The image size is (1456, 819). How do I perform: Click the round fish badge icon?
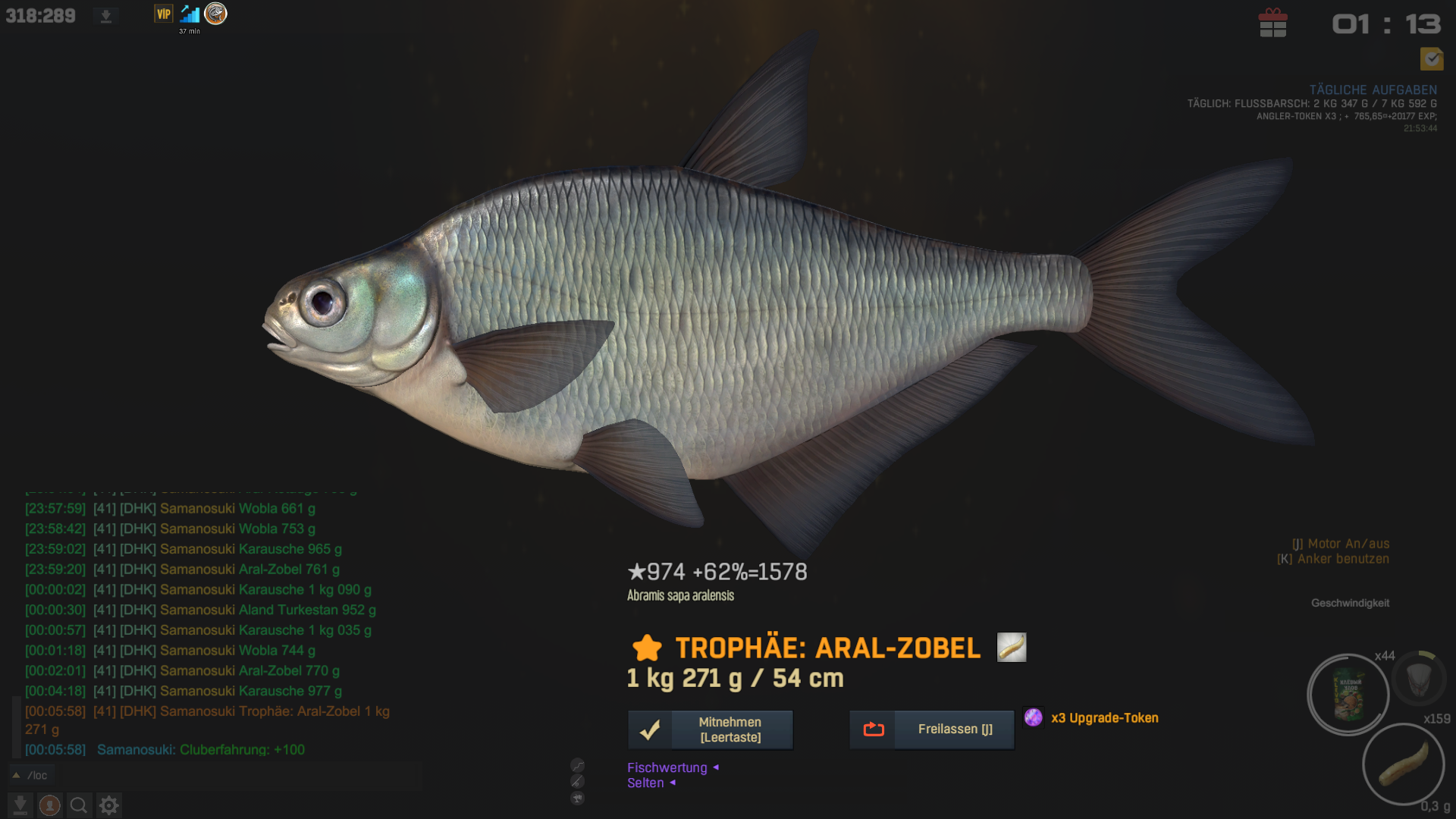coord(216,14)
